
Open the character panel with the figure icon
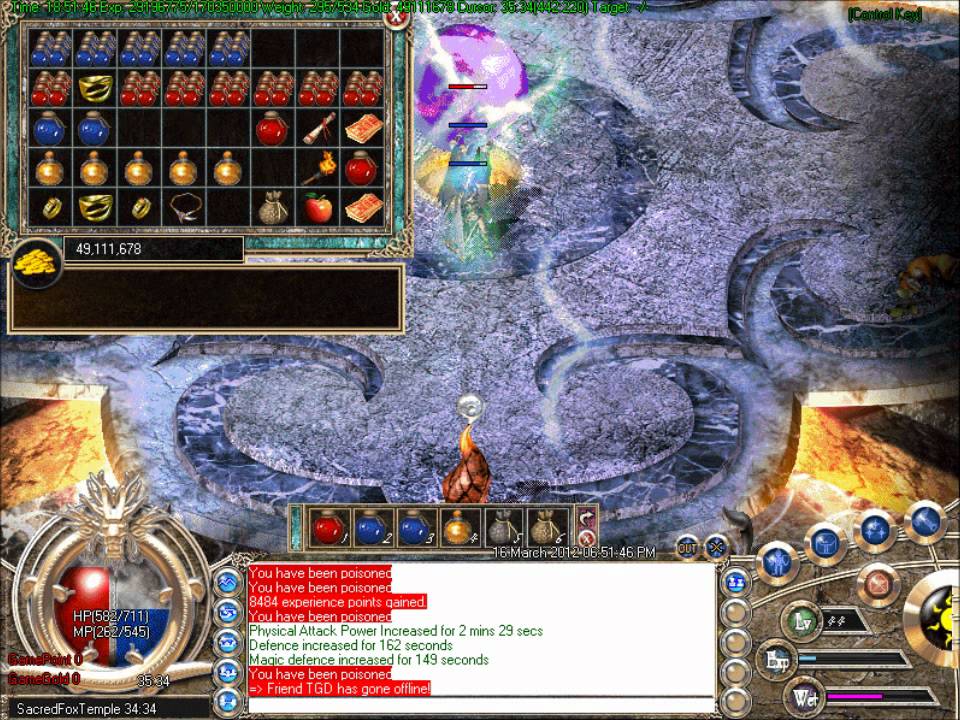pyautogui.click(x=778, y=563)
